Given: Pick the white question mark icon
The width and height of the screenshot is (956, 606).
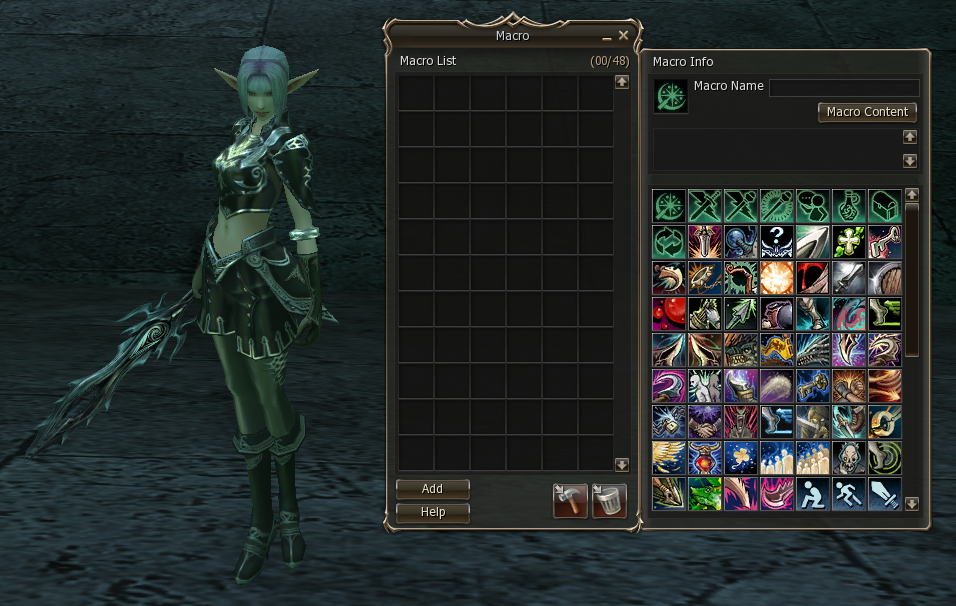Looking at the screenshot, I should click(x=776, y=241).
